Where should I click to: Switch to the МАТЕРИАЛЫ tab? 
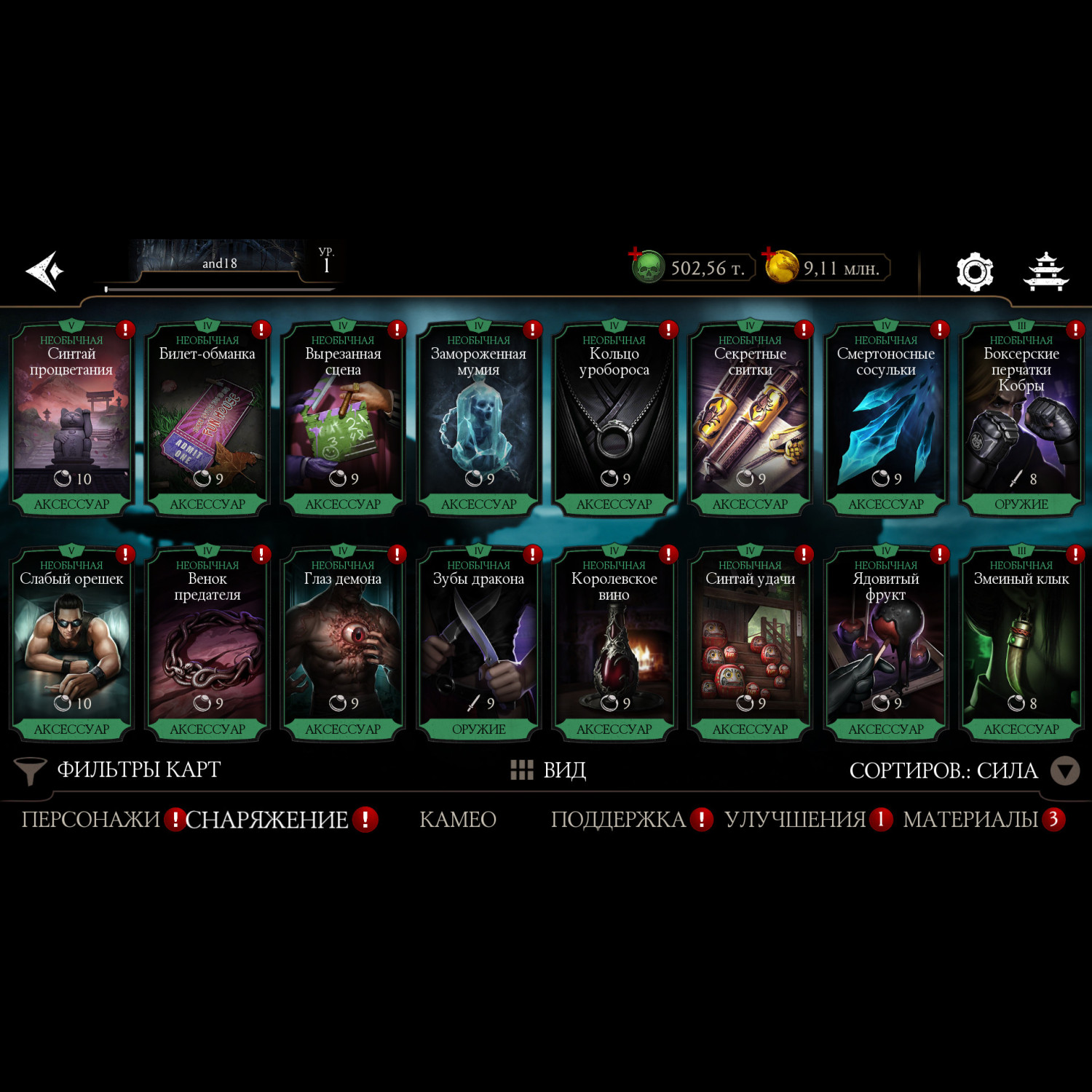[x=970, y=820]
